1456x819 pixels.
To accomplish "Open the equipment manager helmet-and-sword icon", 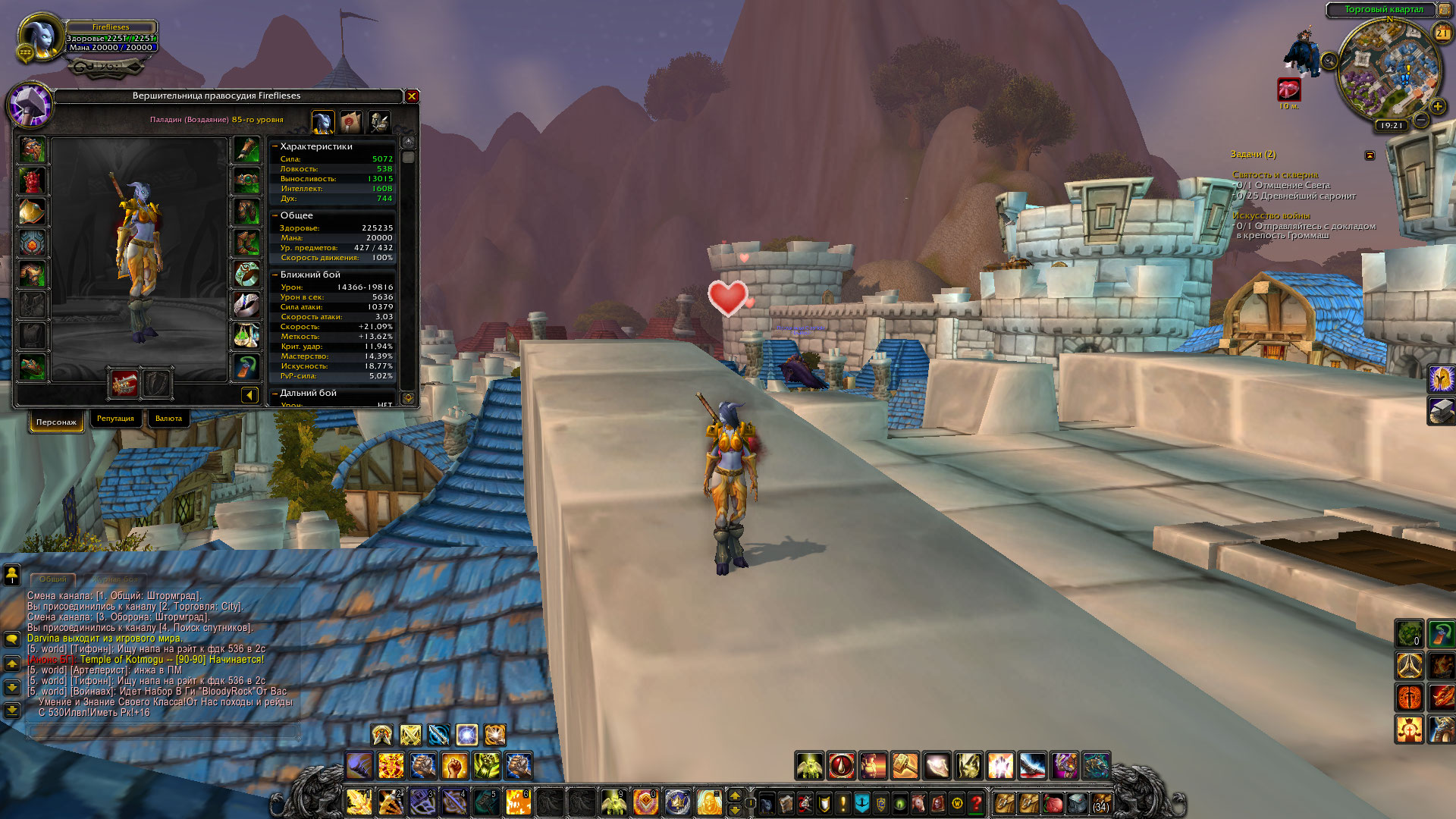I will (378, 121).
